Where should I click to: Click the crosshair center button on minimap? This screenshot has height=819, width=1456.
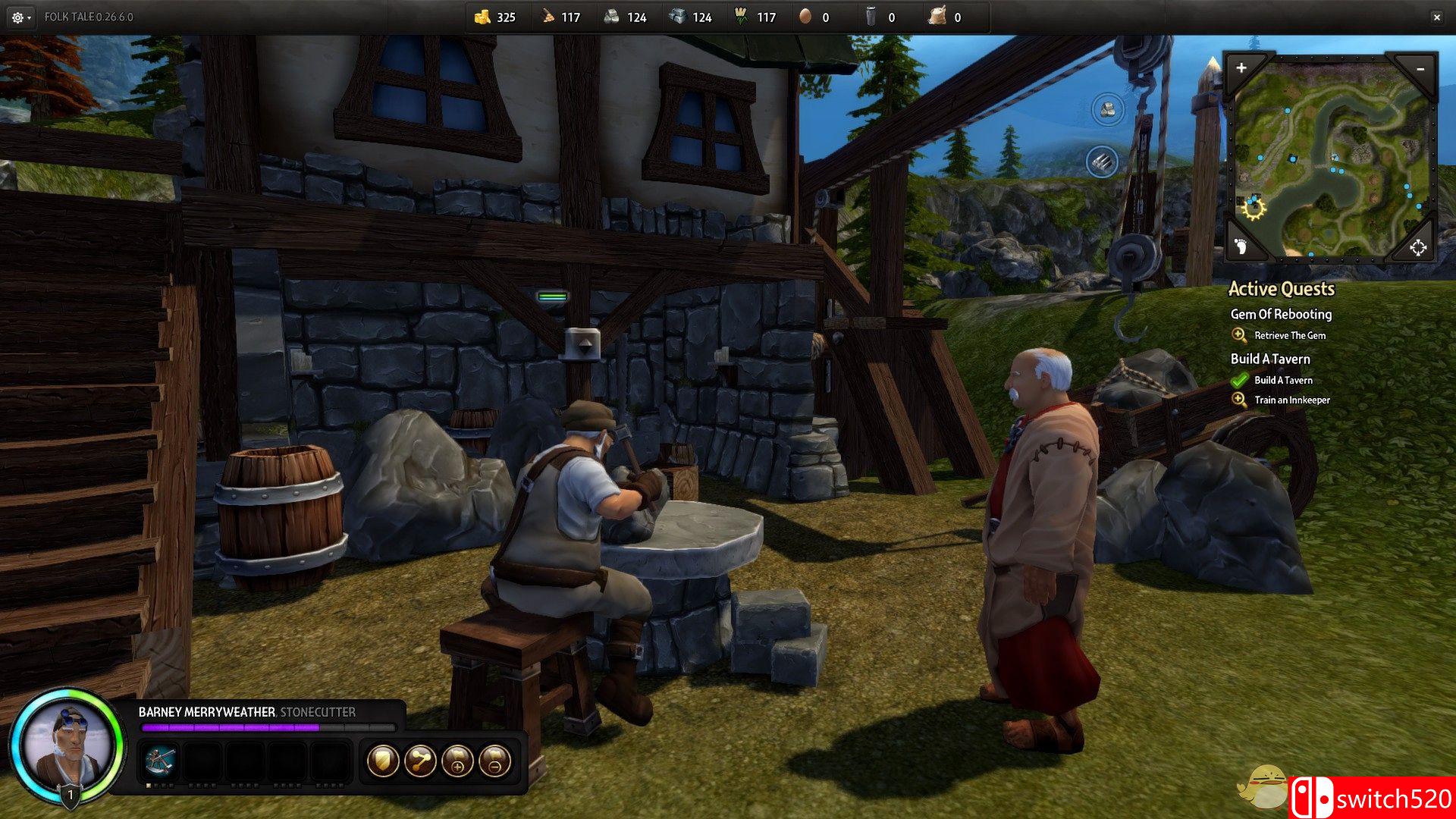point(1417,247)
